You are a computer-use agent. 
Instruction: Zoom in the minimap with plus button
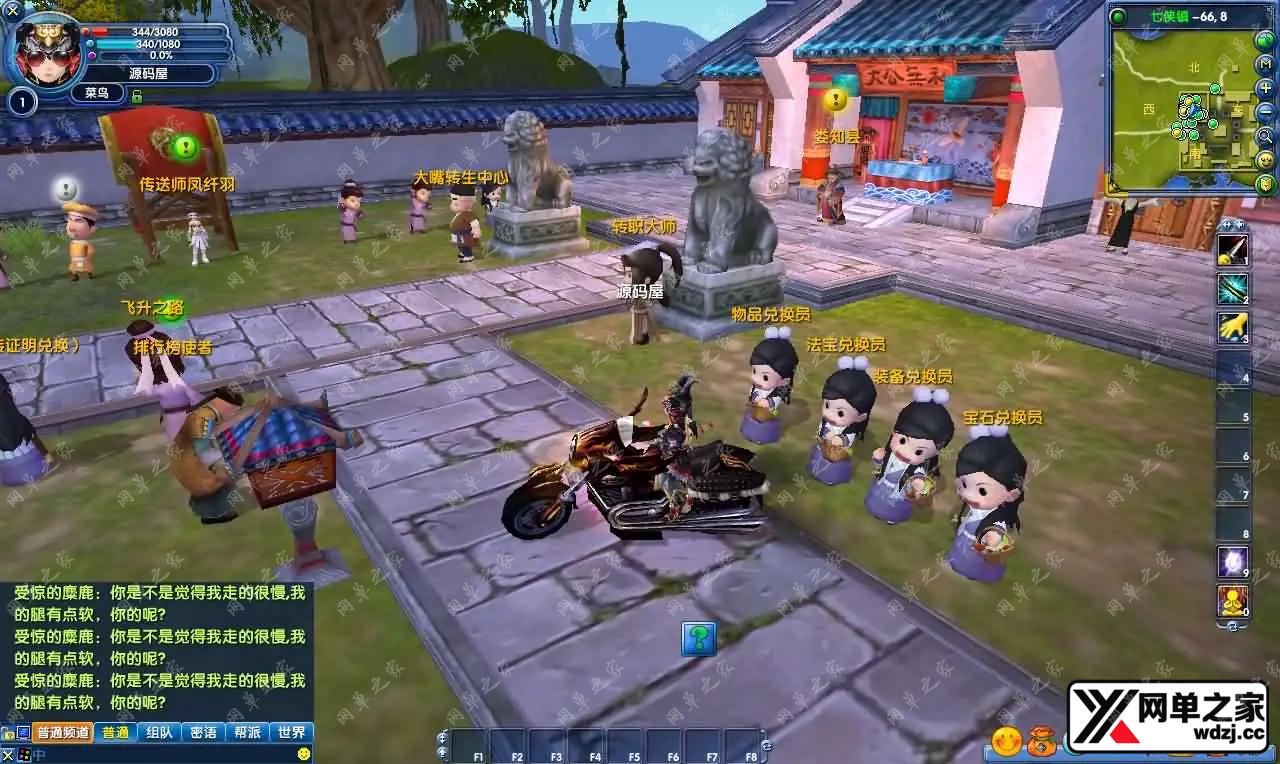click(x=1265, y=88)
